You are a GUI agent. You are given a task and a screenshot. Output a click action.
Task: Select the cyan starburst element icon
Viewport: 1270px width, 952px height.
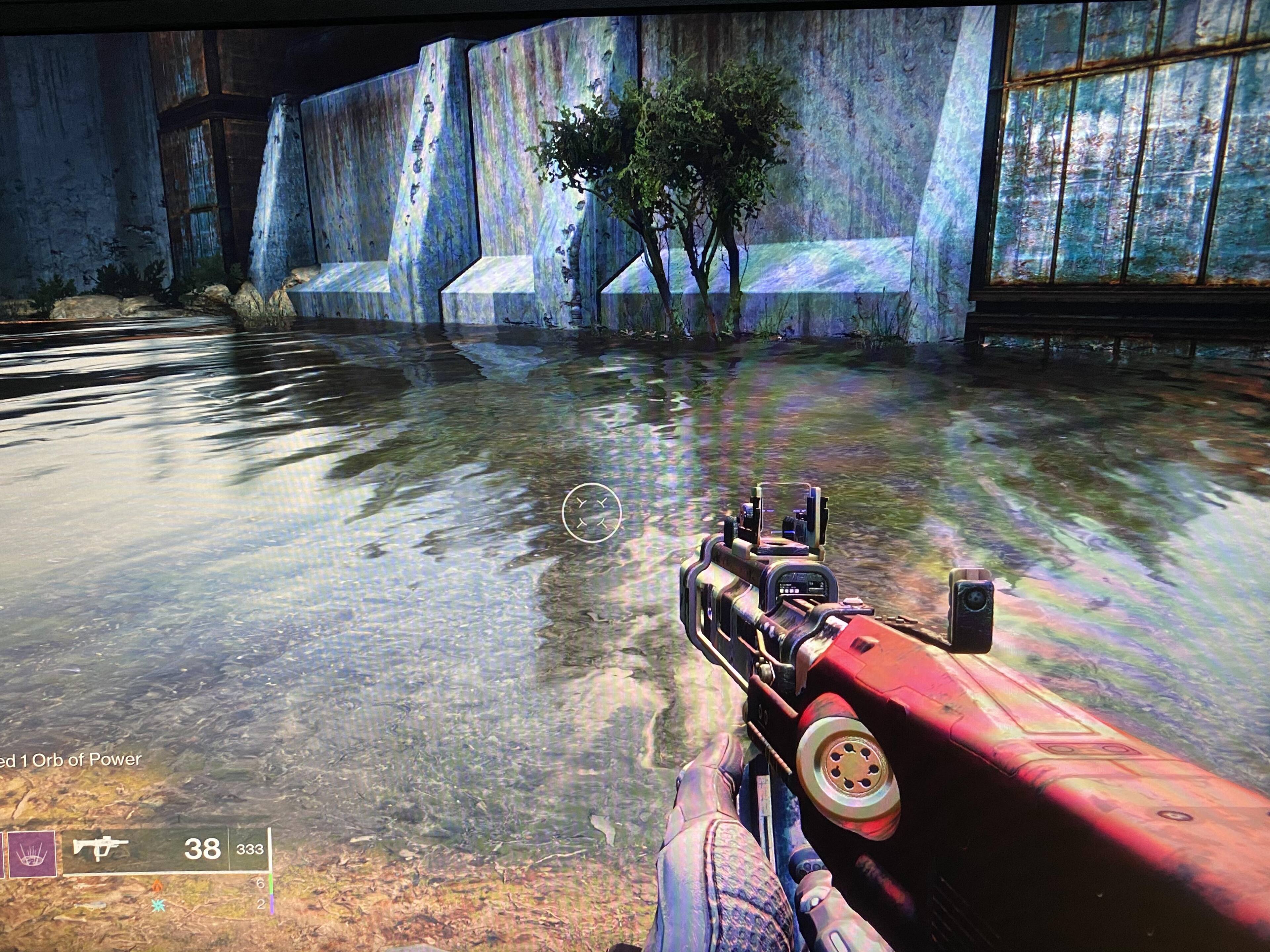(158, 905)
